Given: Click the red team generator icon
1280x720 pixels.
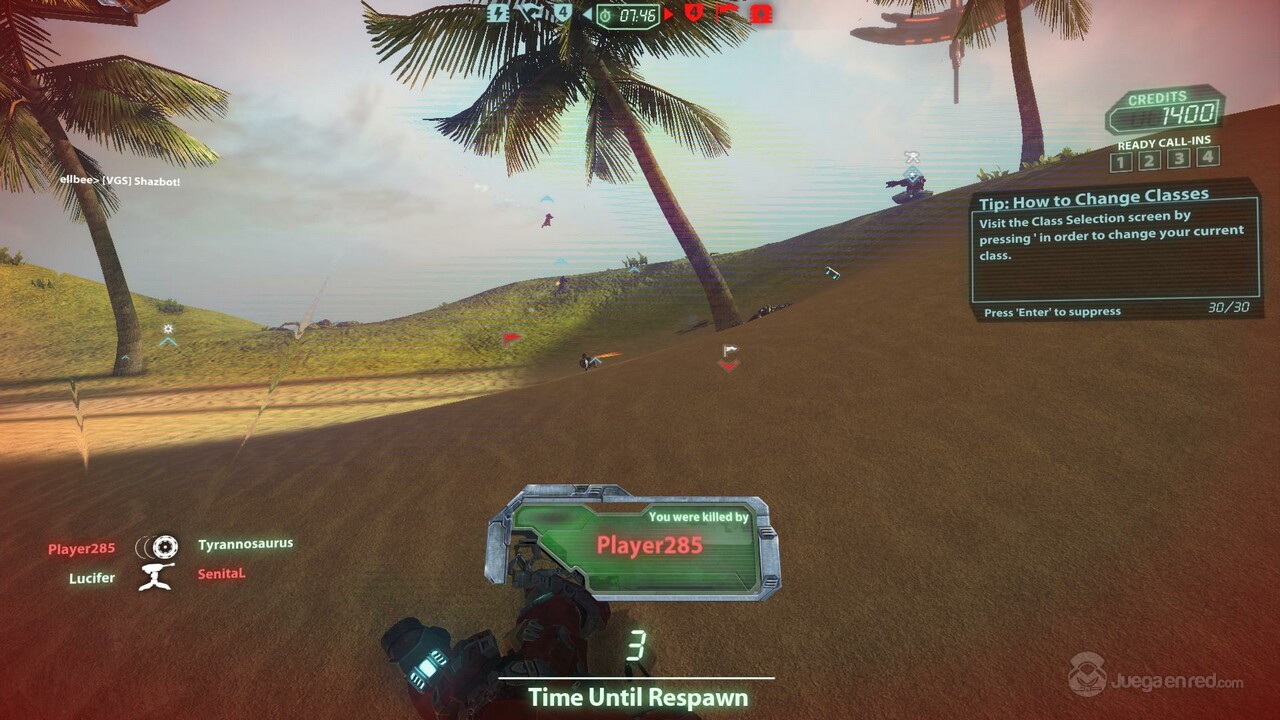Looking at the screenshot, I should [x=762, y=14].
